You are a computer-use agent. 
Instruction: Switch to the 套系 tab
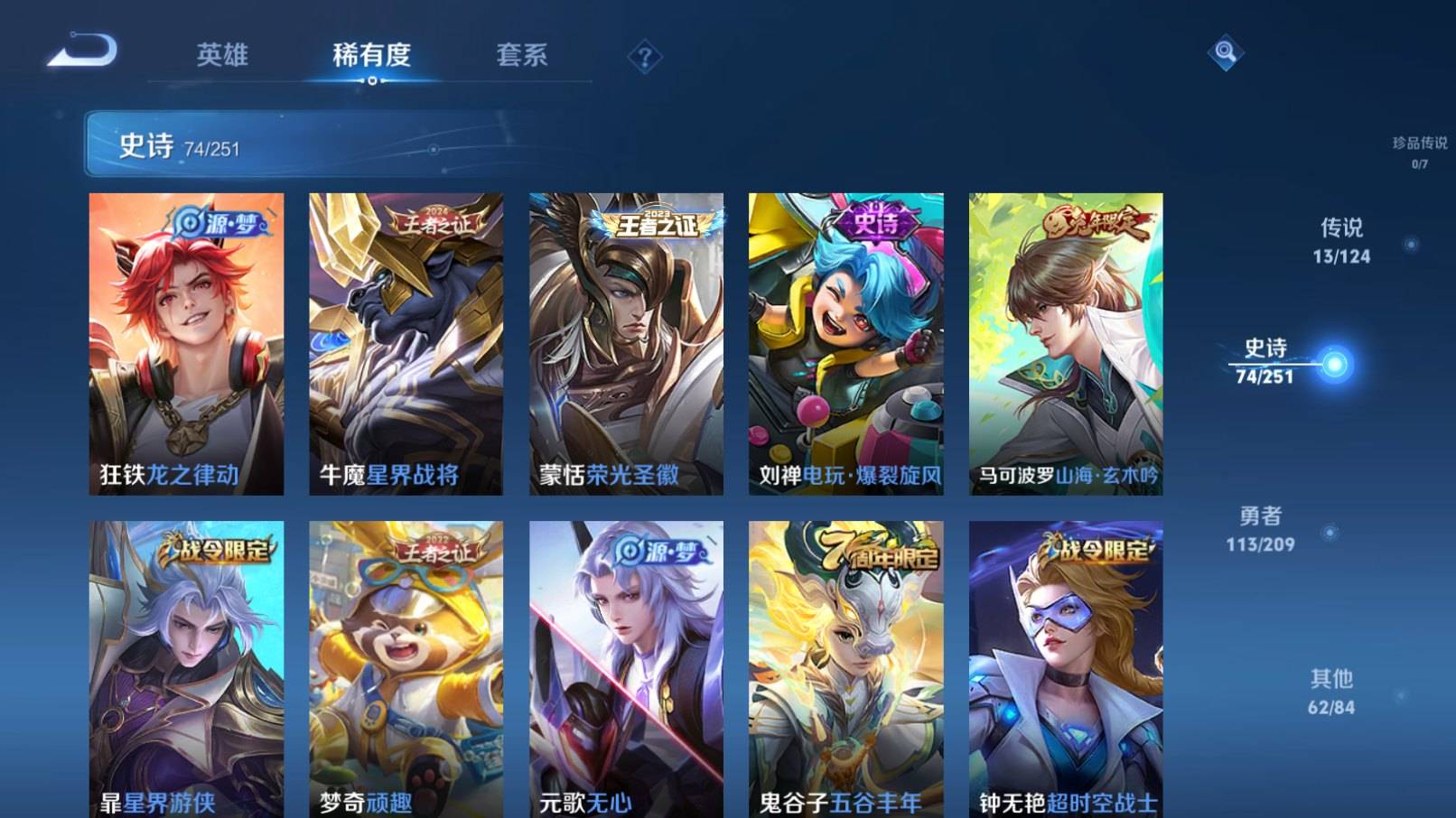(x=522, y=56)
